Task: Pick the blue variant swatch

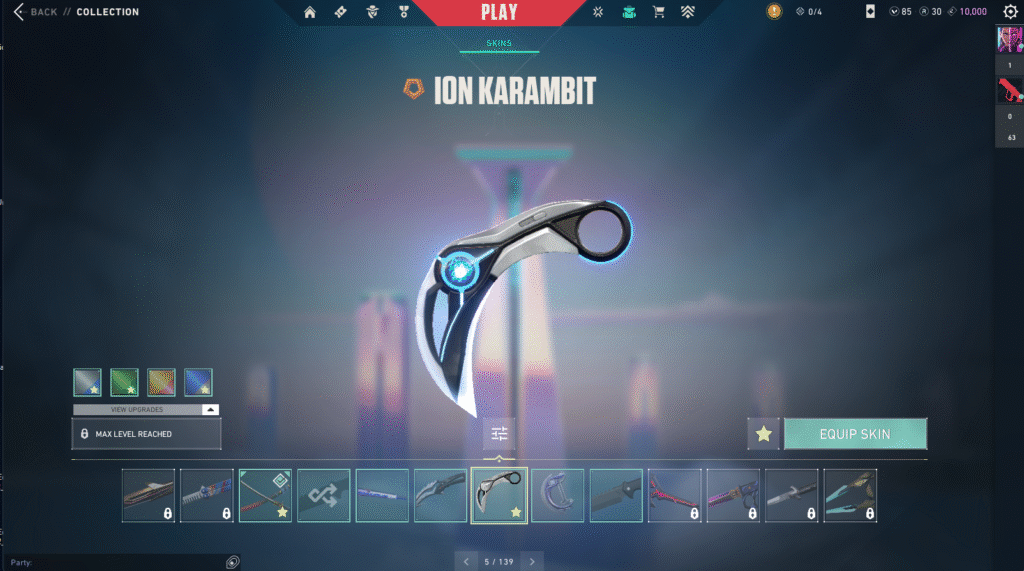Action: click(198, 382)
